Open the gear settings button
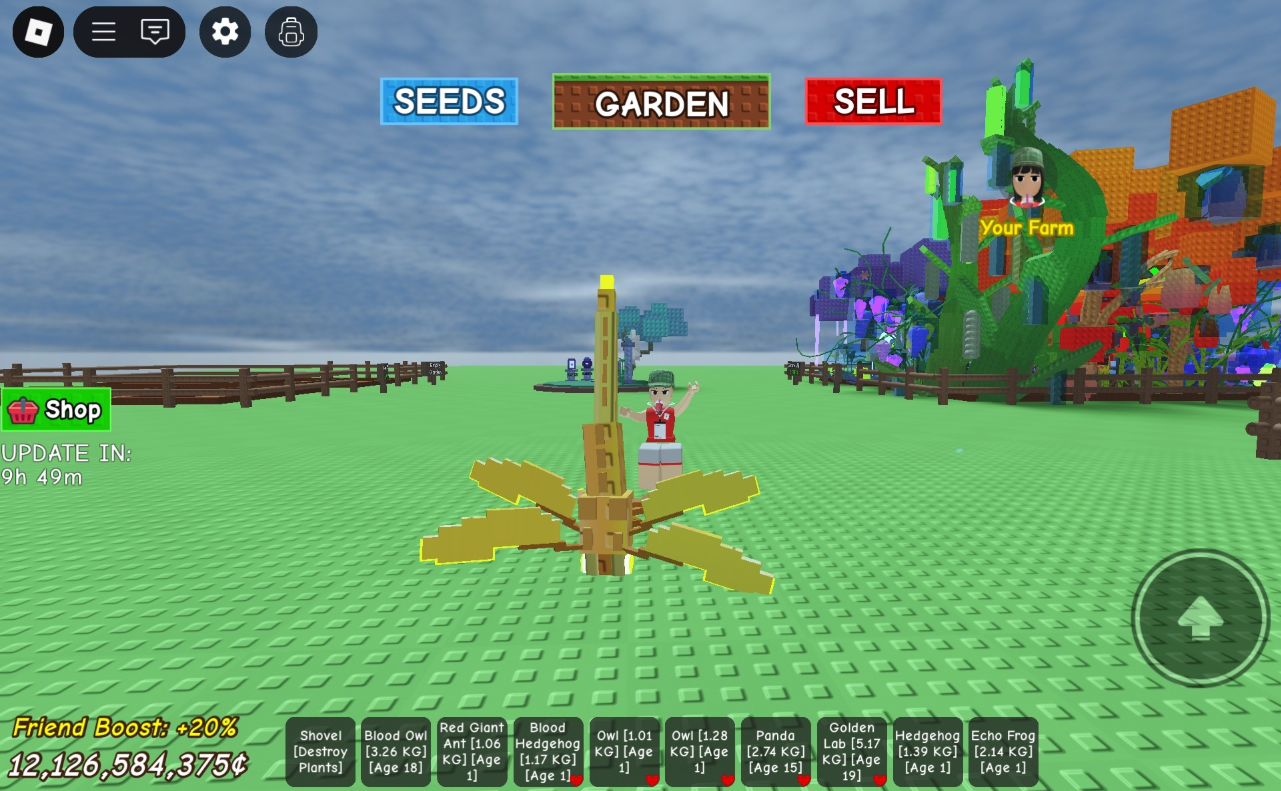Screen dimensions: 1281x791 click(x=225, y=32)
